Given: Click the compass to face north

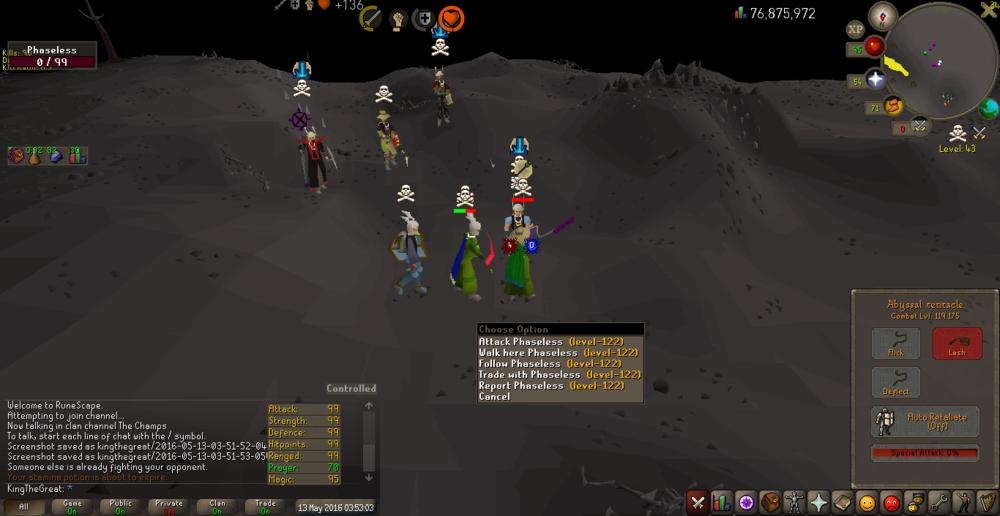Looking at the screenshot, I should (882, 15).
